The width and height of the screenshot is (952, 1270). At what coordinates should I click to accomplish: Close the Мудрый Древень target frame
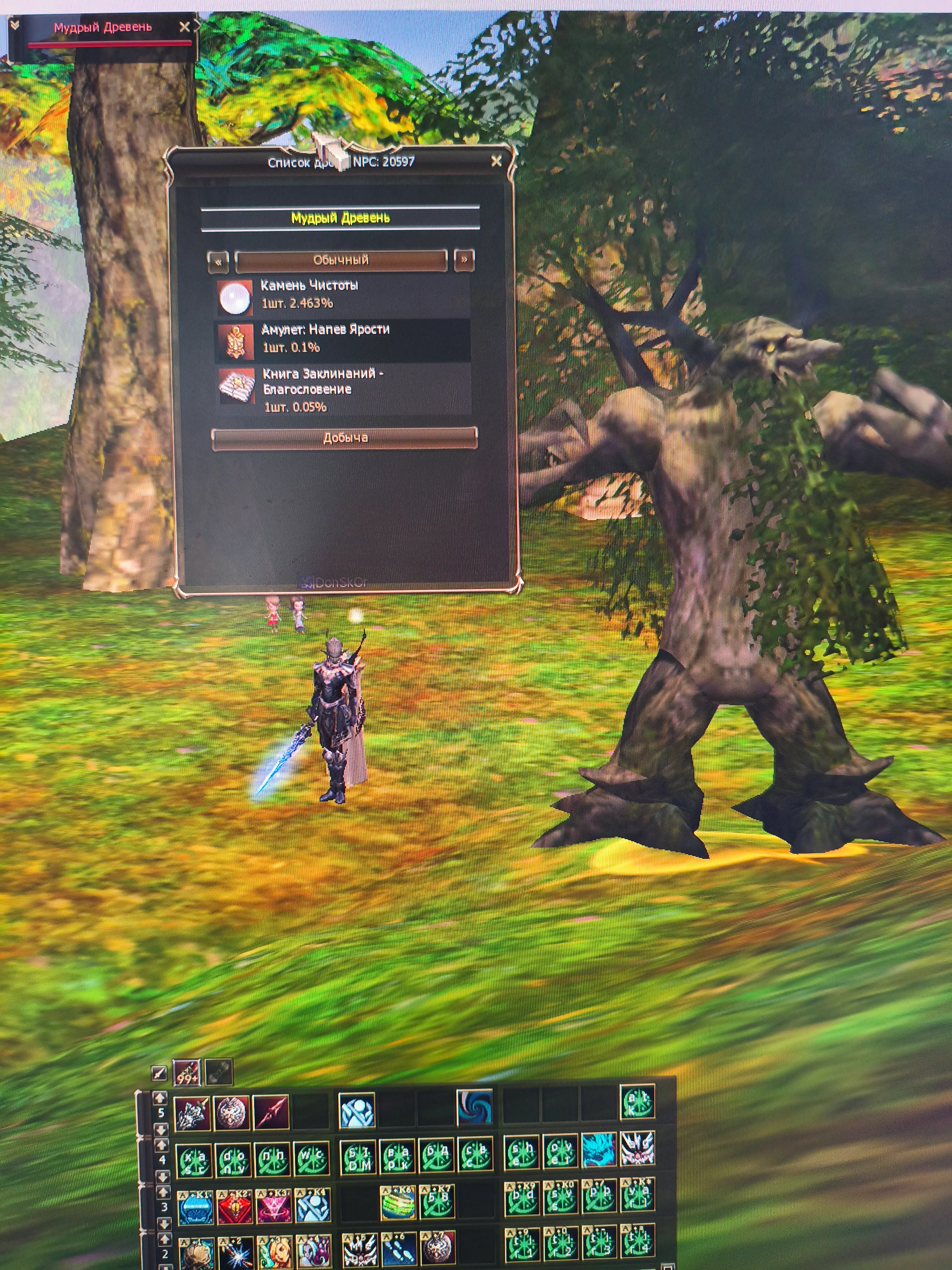point(184,27)
